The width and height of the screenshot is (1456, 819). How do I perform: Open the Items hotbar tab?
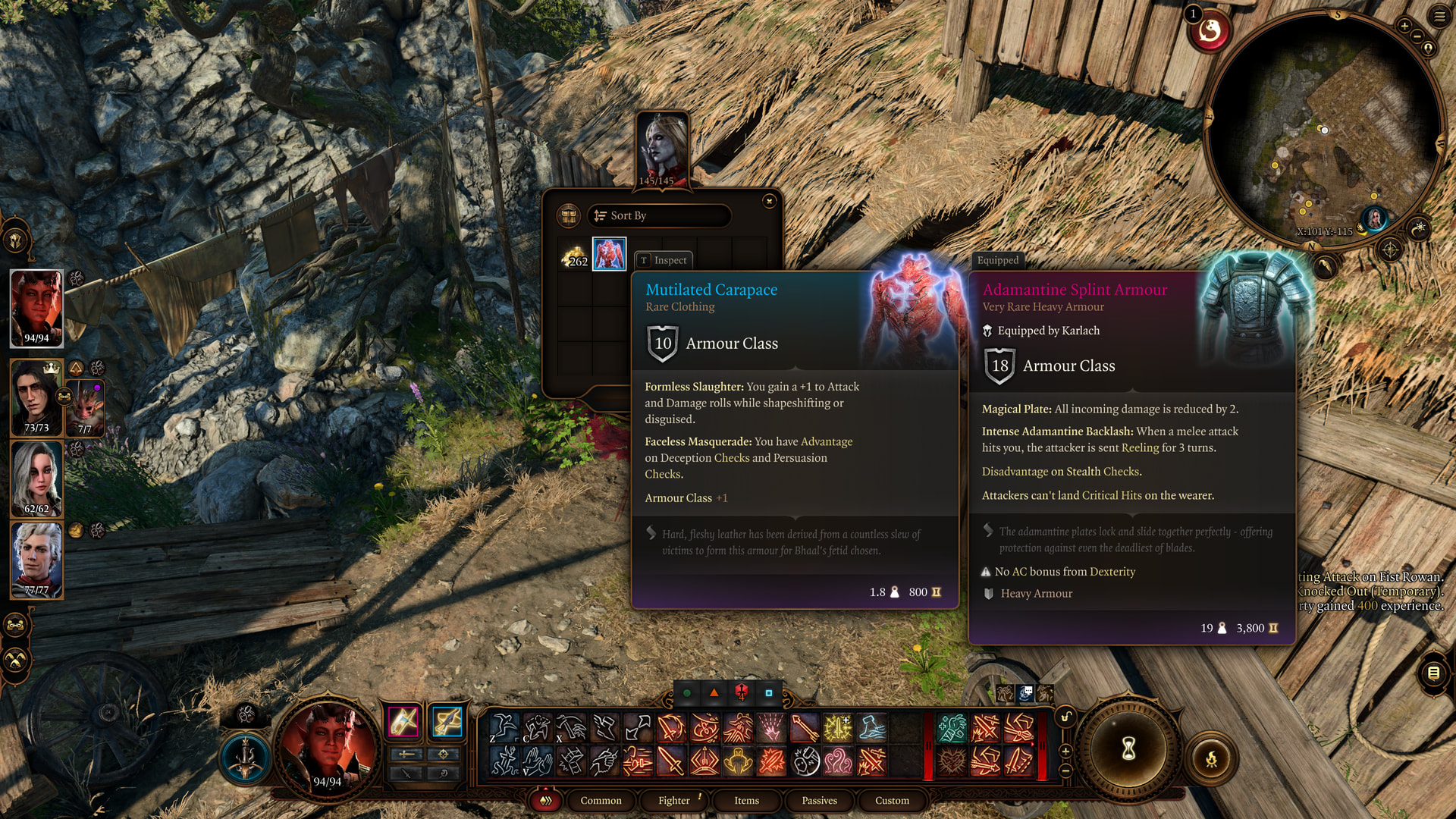pyautogui.click(x=746, y=800)
